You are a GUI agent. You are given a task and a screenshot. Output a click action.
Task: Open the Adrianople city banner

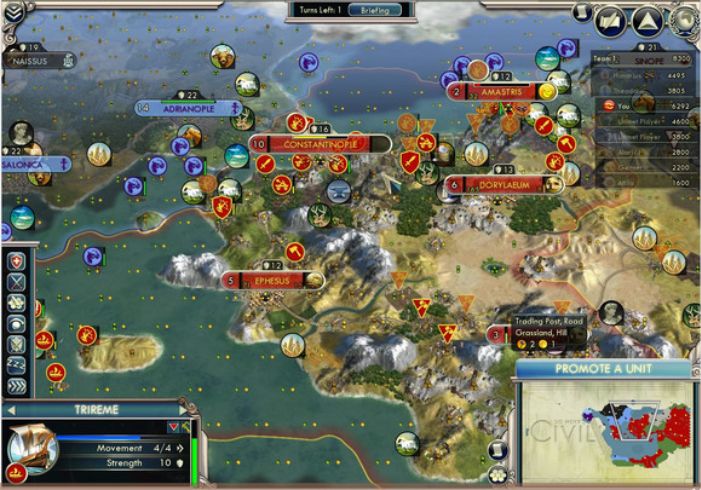coord(192,108)
